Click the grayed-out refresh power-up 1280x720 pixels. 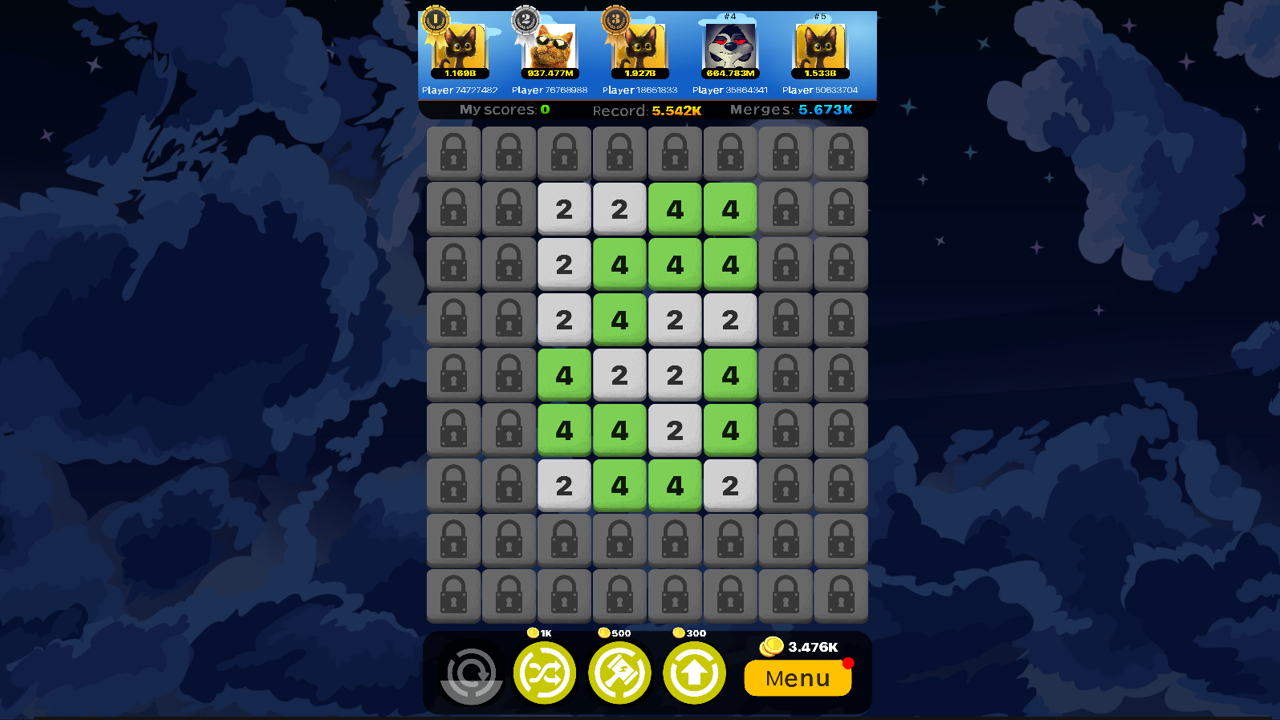[470, 675]
